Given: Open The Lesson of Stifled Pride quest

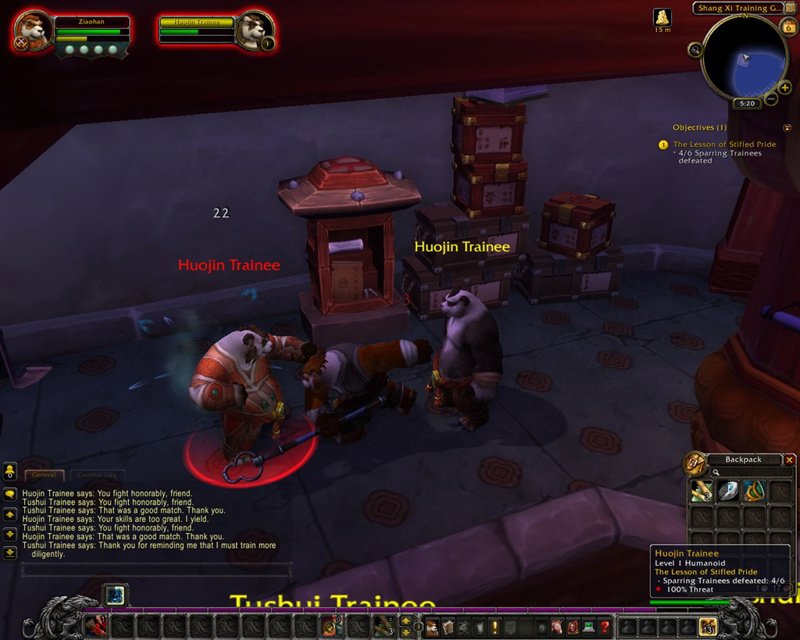Looking at the screenshot, I should click(724, 144).
